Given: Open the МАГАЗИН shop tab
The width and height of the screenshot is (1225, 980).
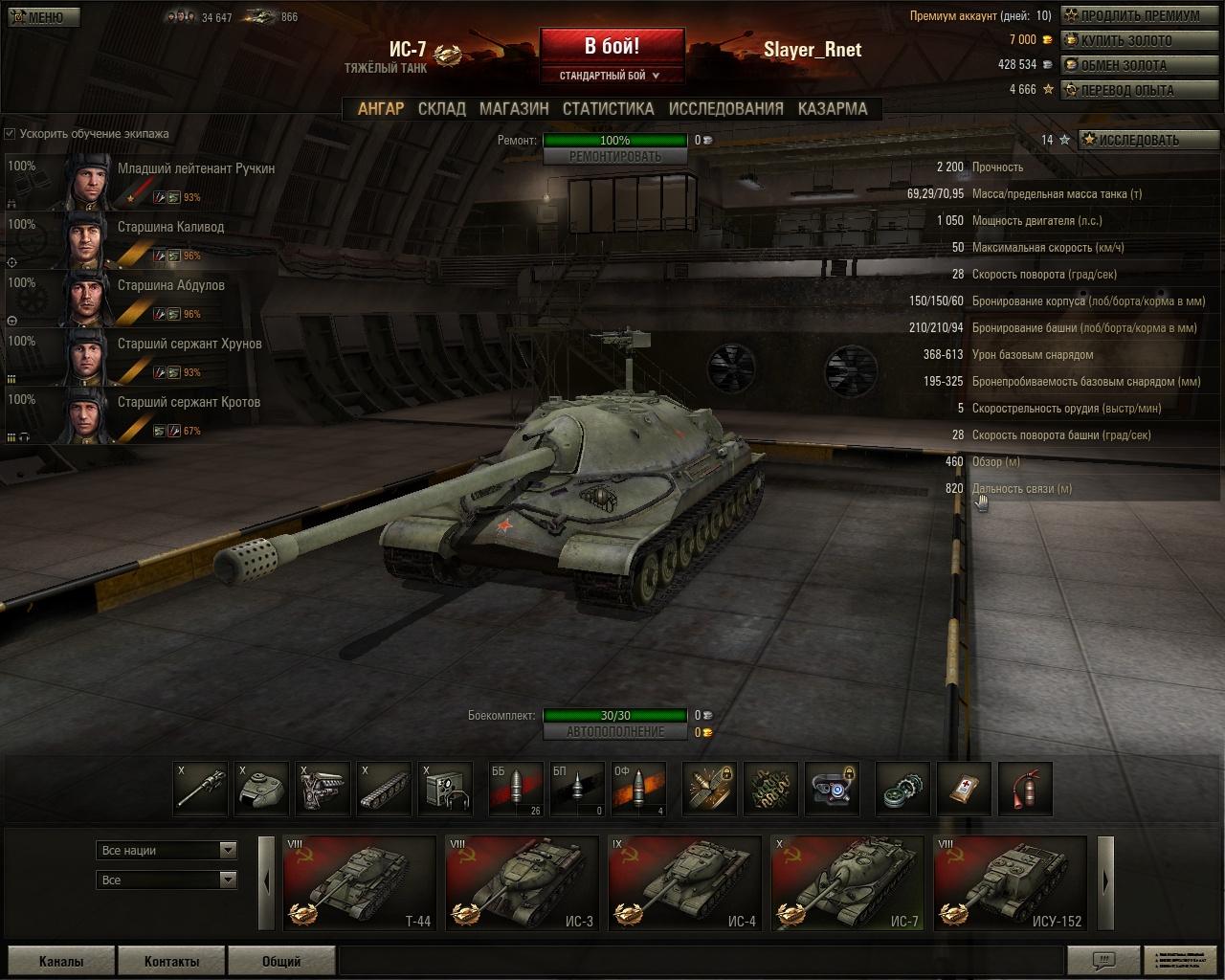Looking at the screenshot, I should click(514, 109).
